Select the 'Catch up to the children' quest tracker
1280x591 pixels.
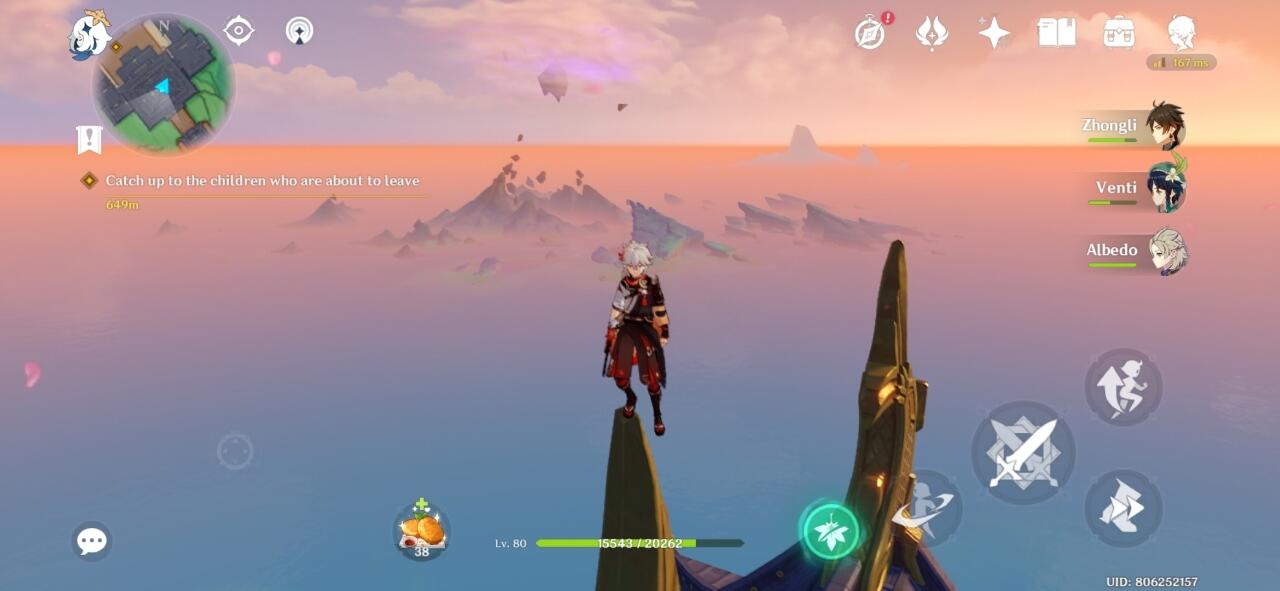262,181
